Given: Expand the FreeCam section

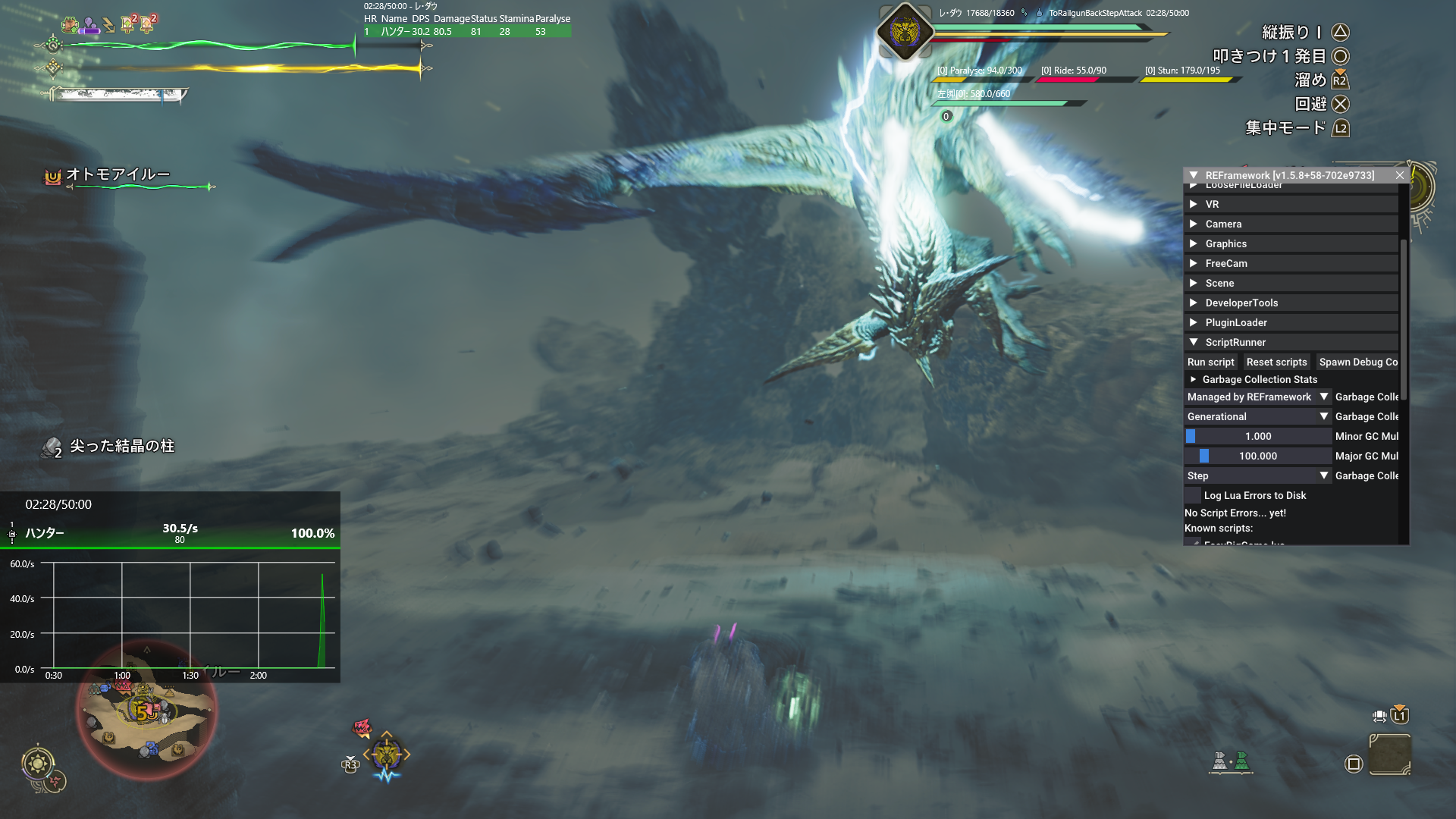Looking at the screenshot, I should click(1225, 263).
